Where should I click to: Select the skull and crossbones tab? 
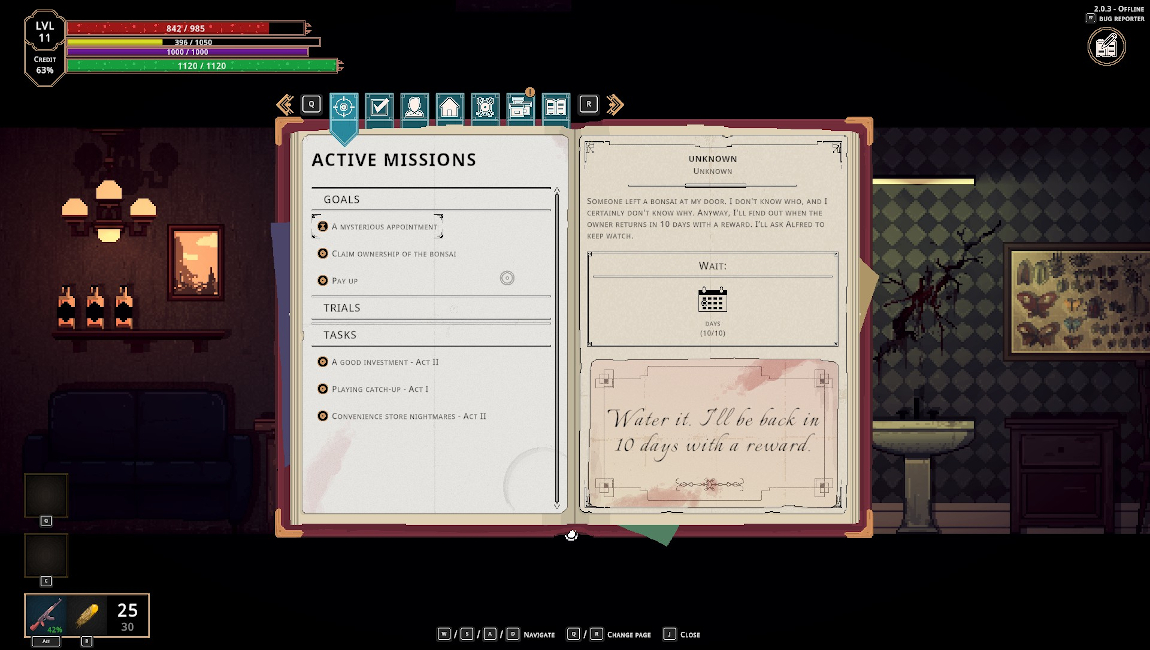coord(485,107)
